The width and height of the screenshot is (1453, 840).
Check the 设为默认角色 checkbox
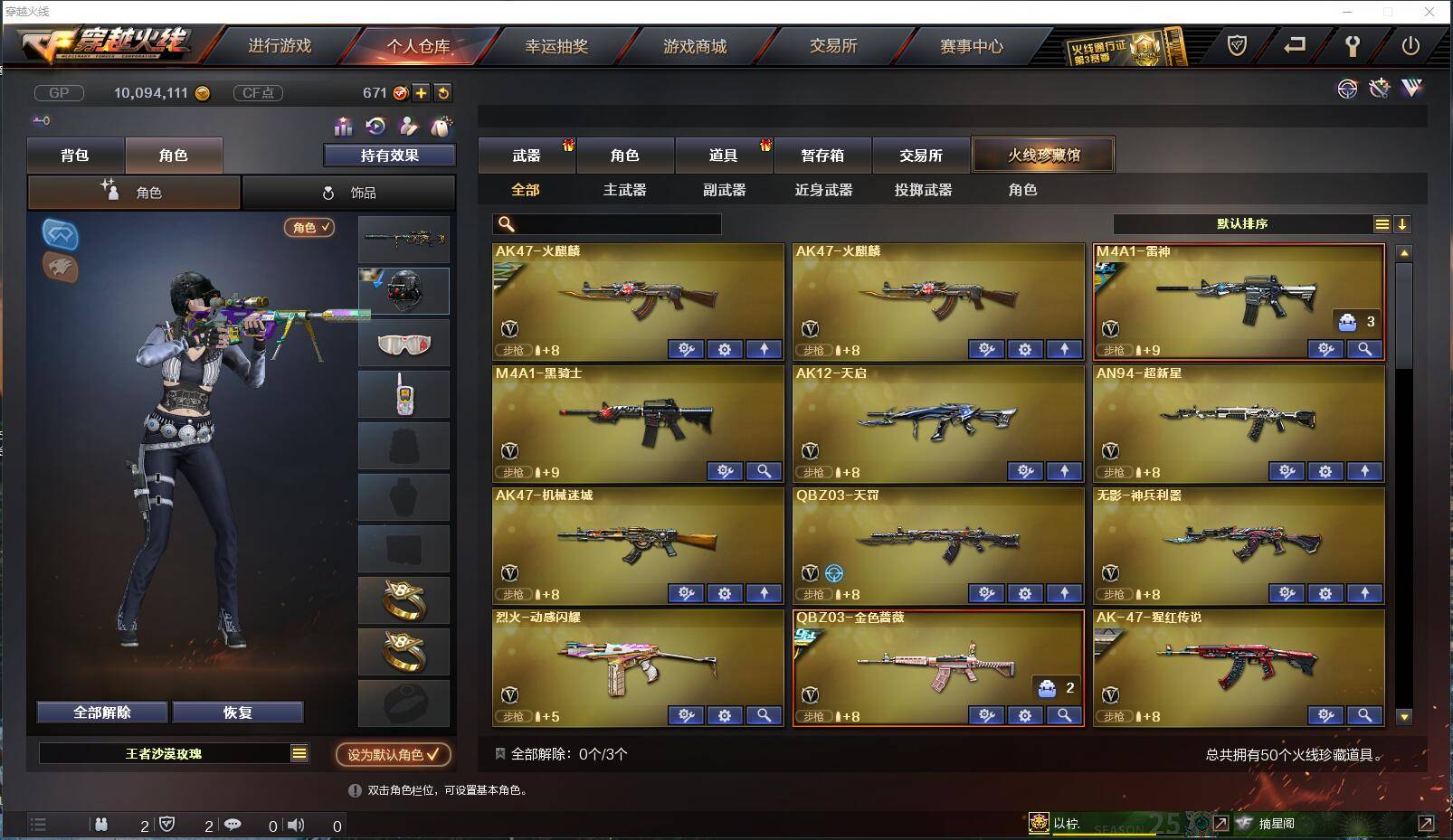pos(432,755)
